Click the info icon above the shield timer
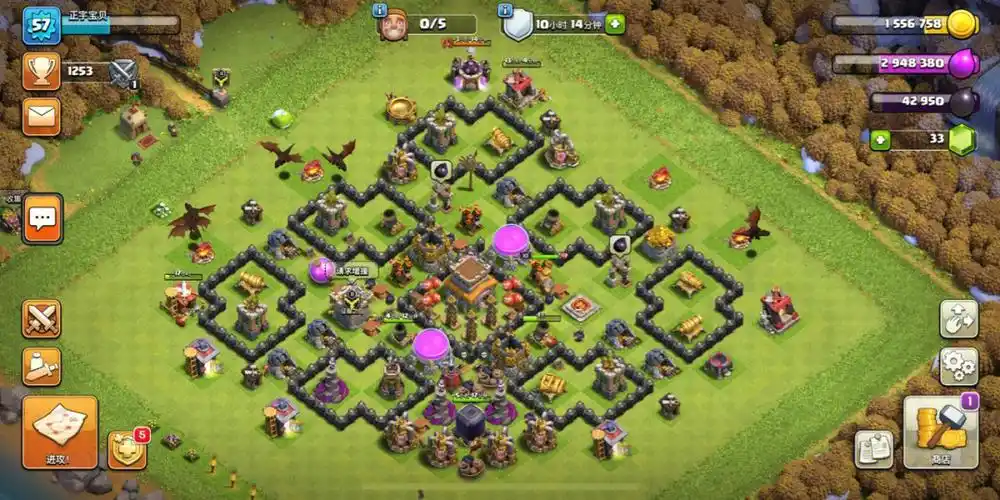Screen dimensions: 1000x500 coord(505,9)
